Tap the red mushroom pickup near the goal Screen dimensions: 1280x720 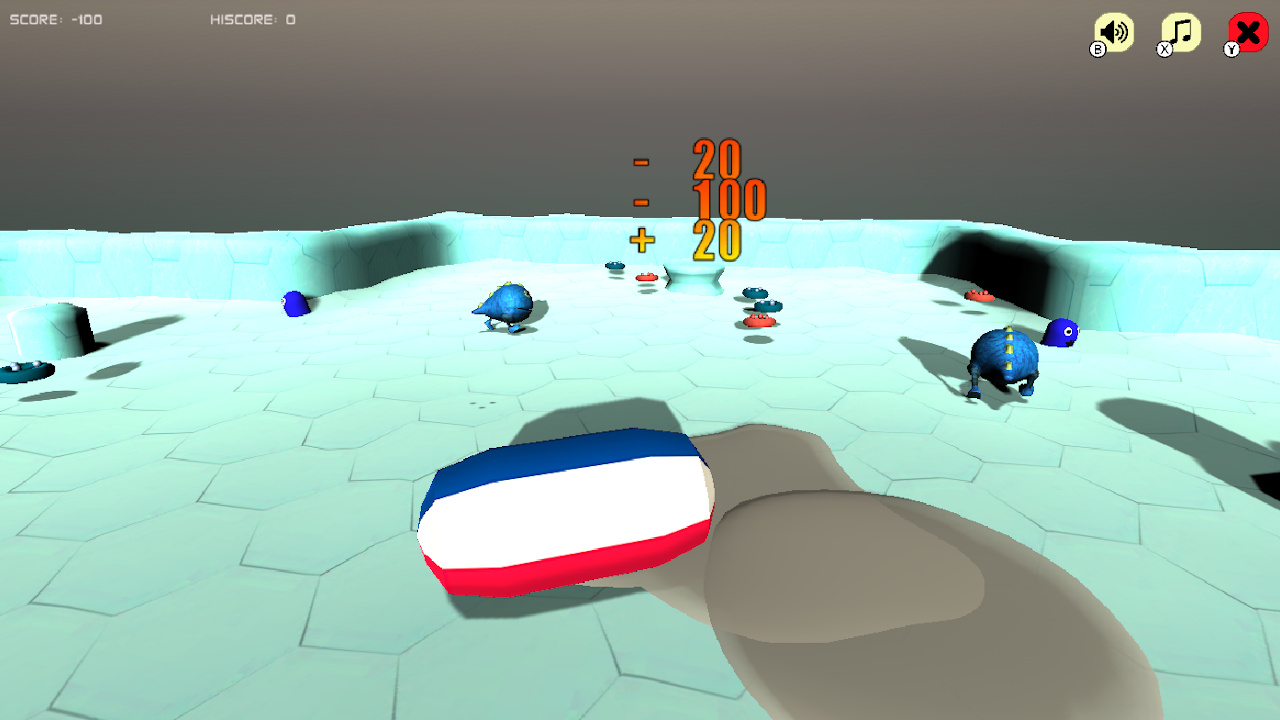[x=649, y=277]
